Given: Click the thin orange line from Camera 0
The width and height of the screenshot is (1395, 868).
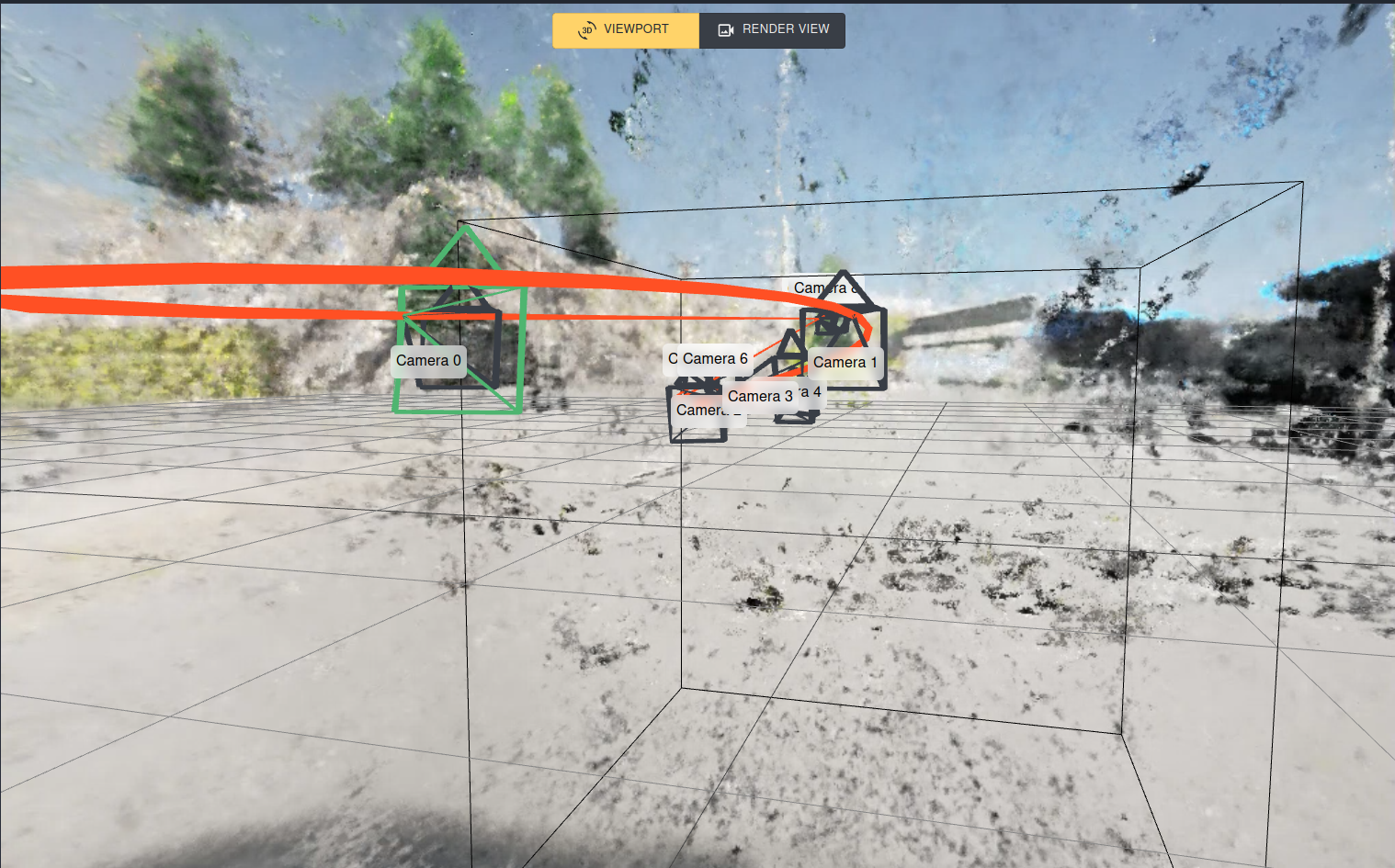Looking at the screenshot, I should [597, 316].
